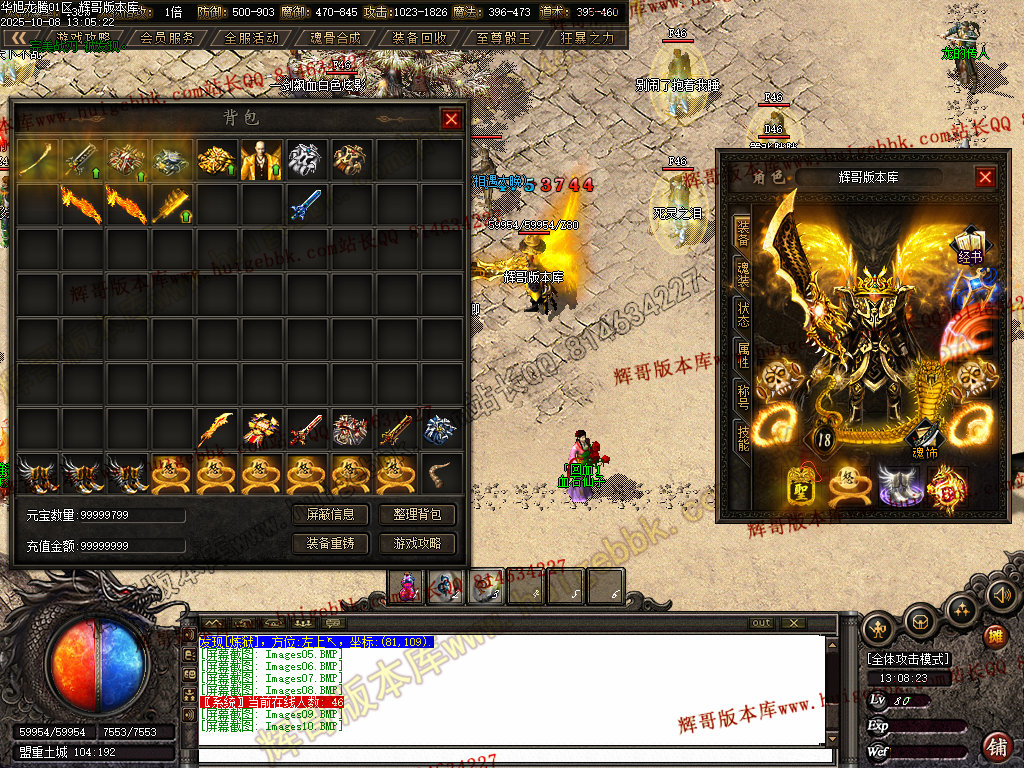Open the 装备回收 menu
Image resolution: width=1024 pixels, height=768 pixels.
tap(420, 38)
